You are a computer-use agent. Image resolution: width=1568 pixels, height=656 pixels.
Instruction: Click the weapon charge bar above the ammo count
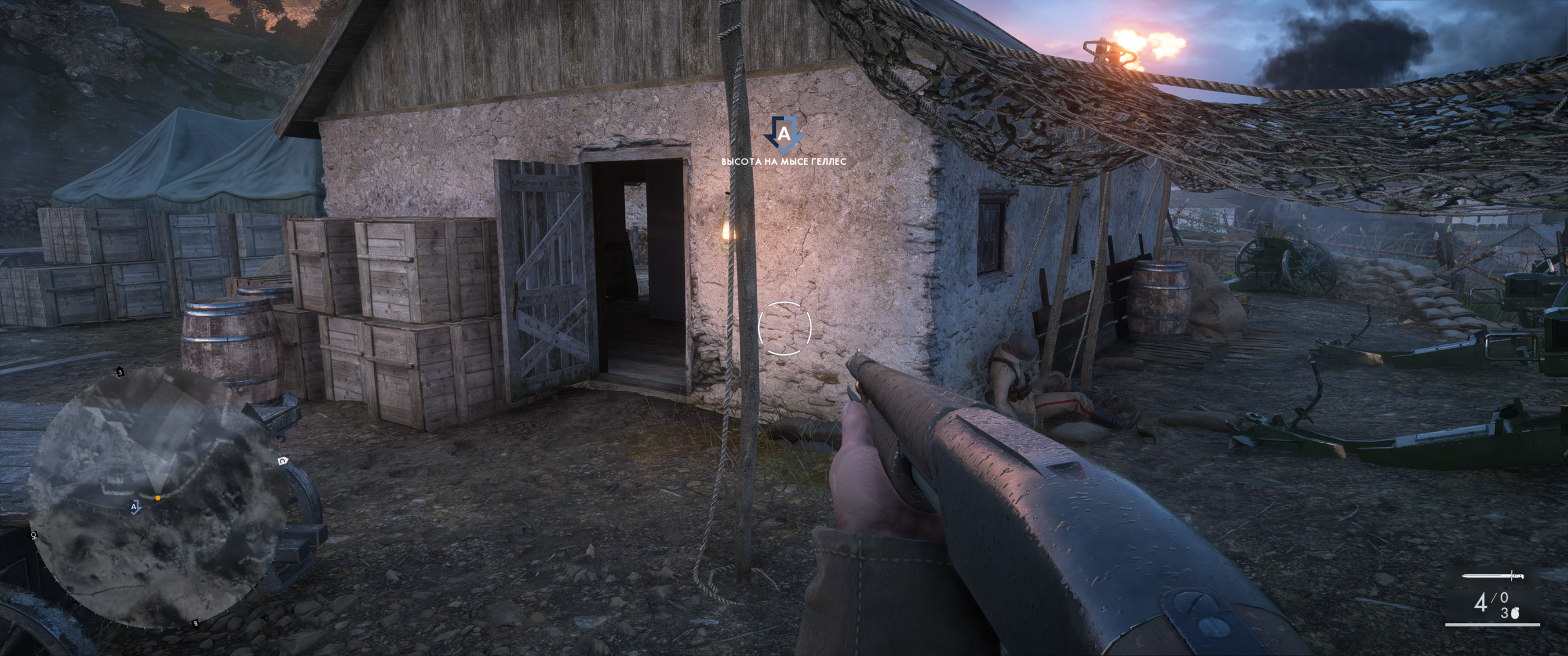[1494, 577]
